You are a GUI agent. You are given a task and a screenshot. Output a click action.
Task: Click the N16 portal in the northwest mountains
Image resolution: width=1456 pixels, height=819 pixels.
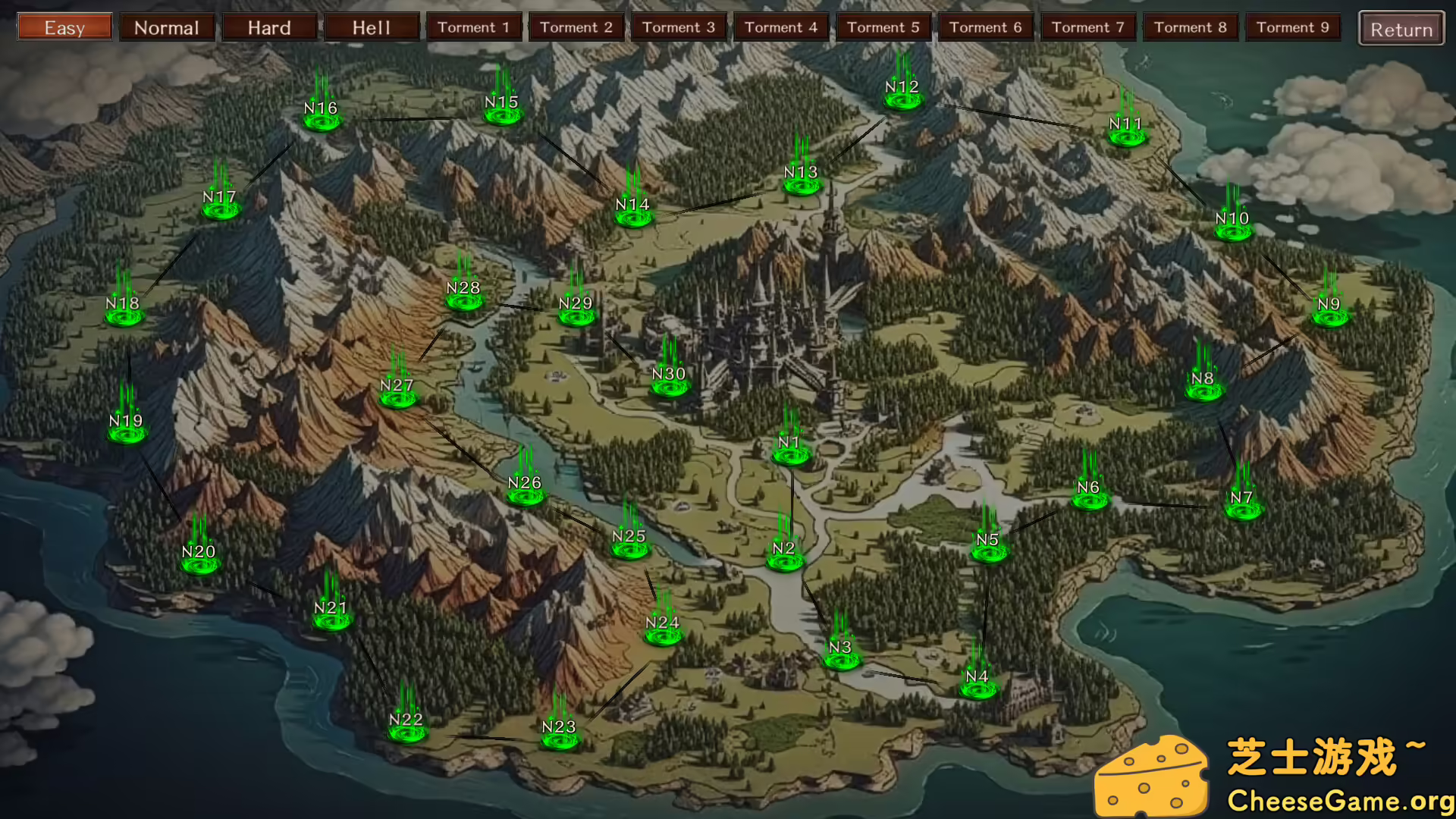pyautogui.click(x=321, y=120)
